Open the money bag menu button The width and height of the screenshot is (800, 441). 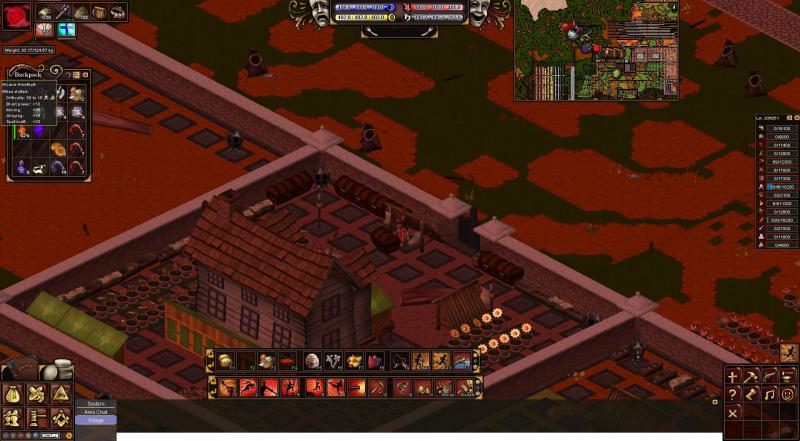[14, 394]
